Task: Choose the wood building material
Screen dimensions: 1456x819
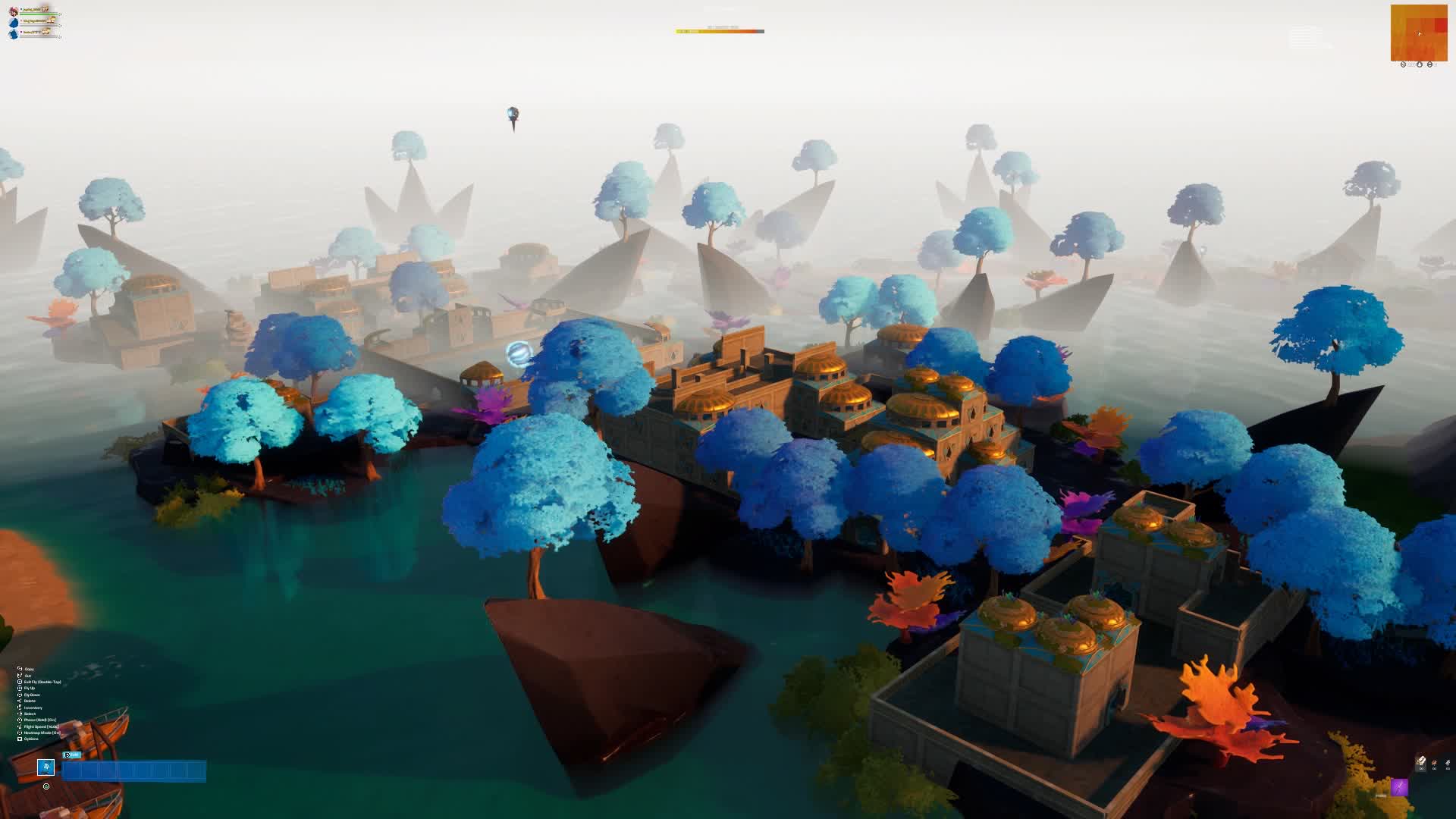Action: click(x=1421, y=762)
